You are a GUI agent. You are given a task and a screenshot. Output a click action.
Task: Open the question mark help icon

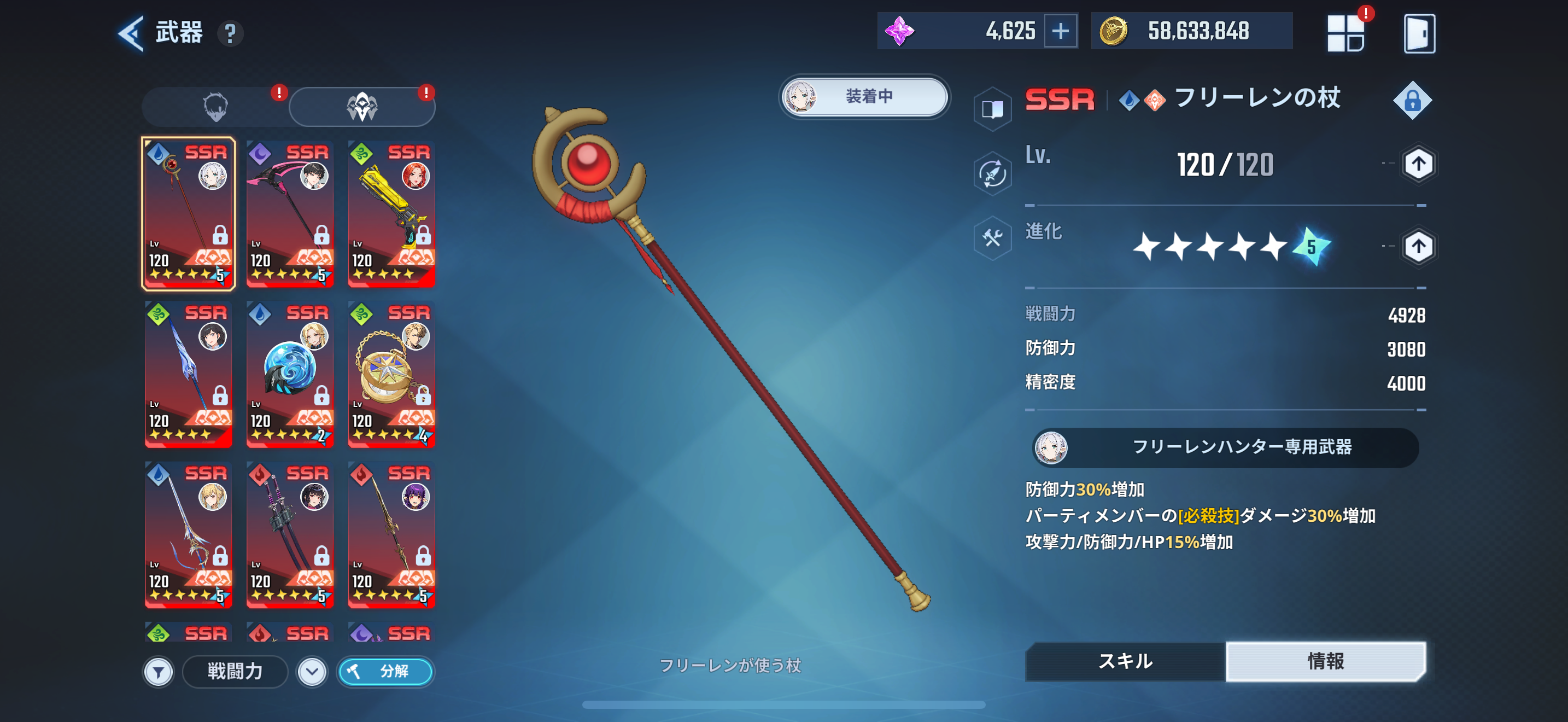coord(230,33)
